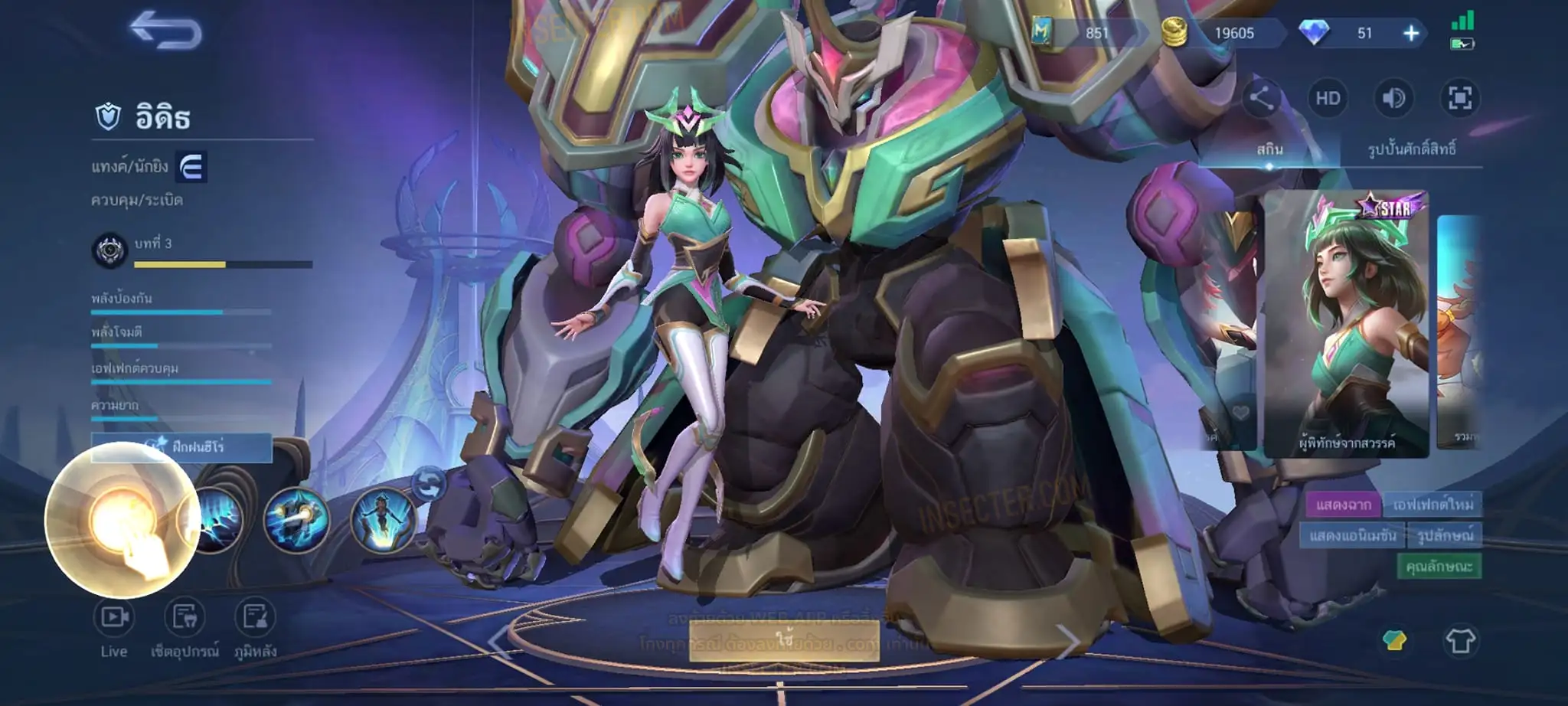The width and height of the screenshot is (1568, 706).
Task: Add diamonds with the plus button
Action: coord(1410,33)
